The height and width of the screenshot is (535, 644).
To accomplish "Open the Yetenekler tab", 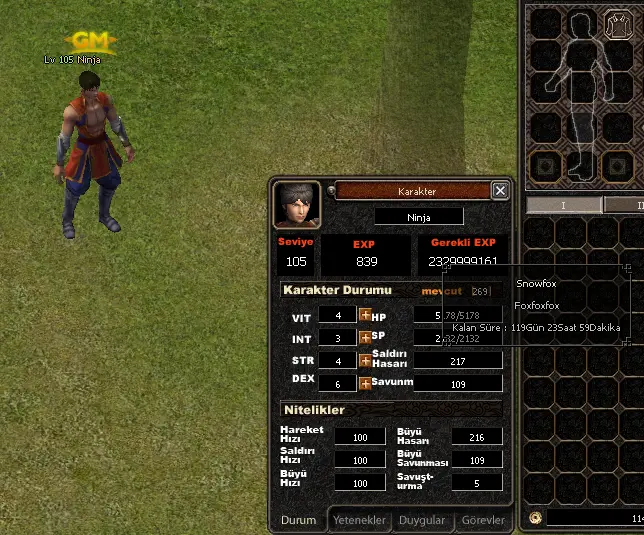I will (x=359, y=520).
